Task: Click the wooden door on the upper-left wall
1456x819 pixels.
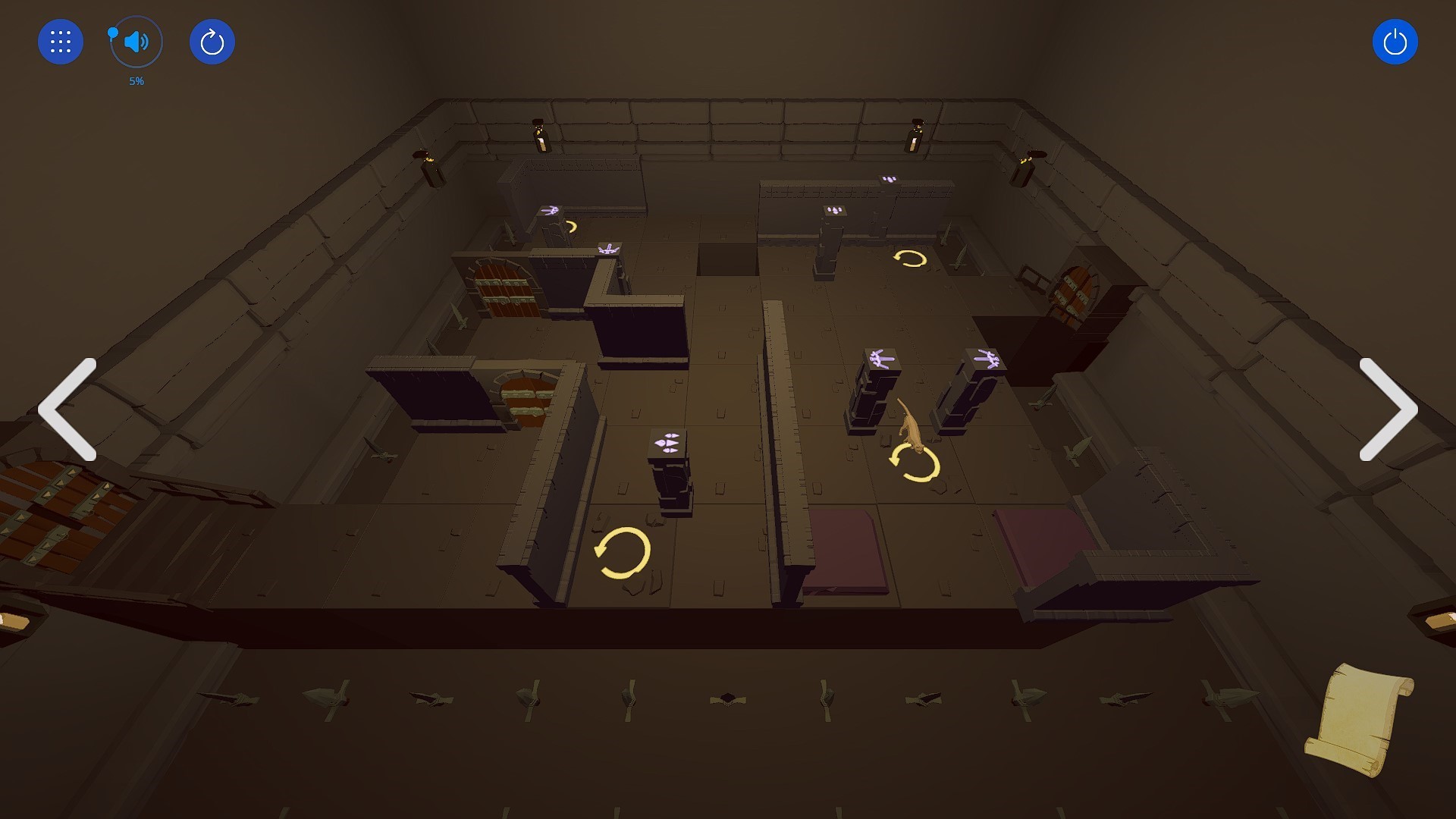Action: pyautogui.click(x=501, y=289)
